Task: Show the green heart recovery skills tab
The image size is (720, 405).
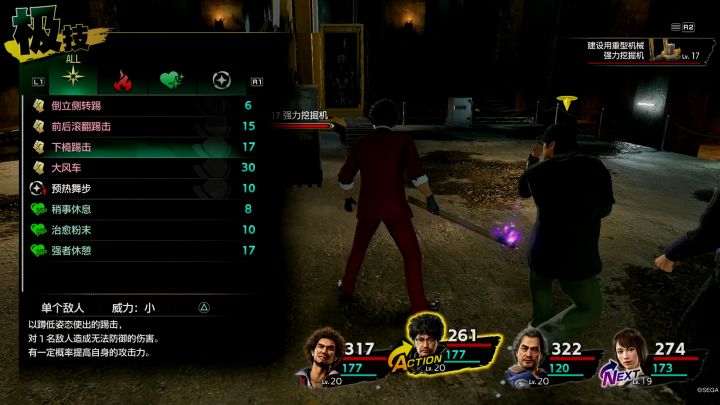Action: point(171,80)
